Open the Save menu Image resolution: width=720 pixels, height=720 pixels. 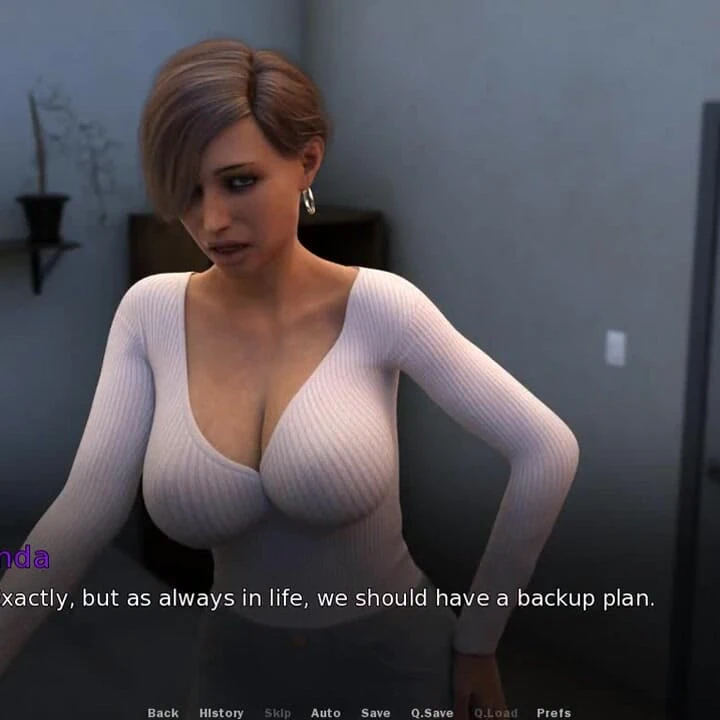[376, 713]
